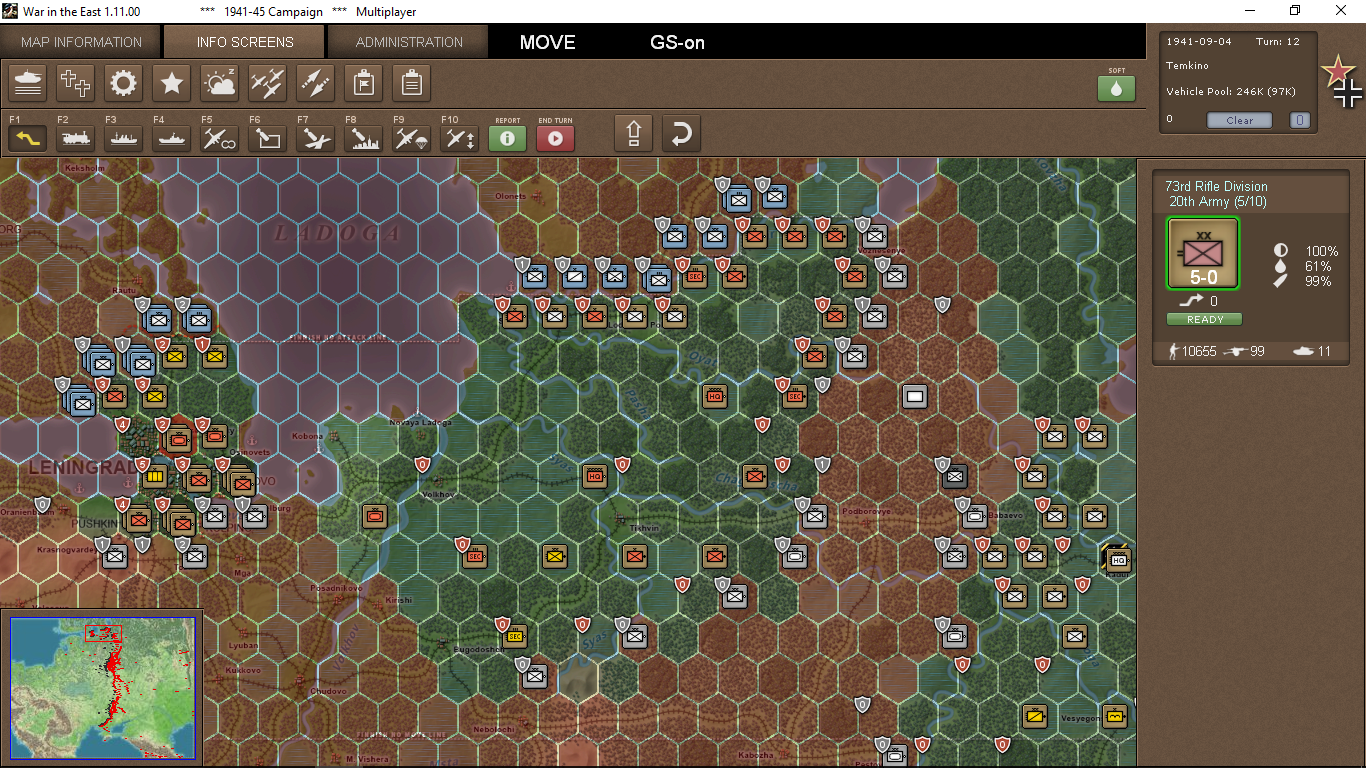Toggle MOVE mode in the top bar
This screenshot has width=1366, height=768.
point(546,43)
